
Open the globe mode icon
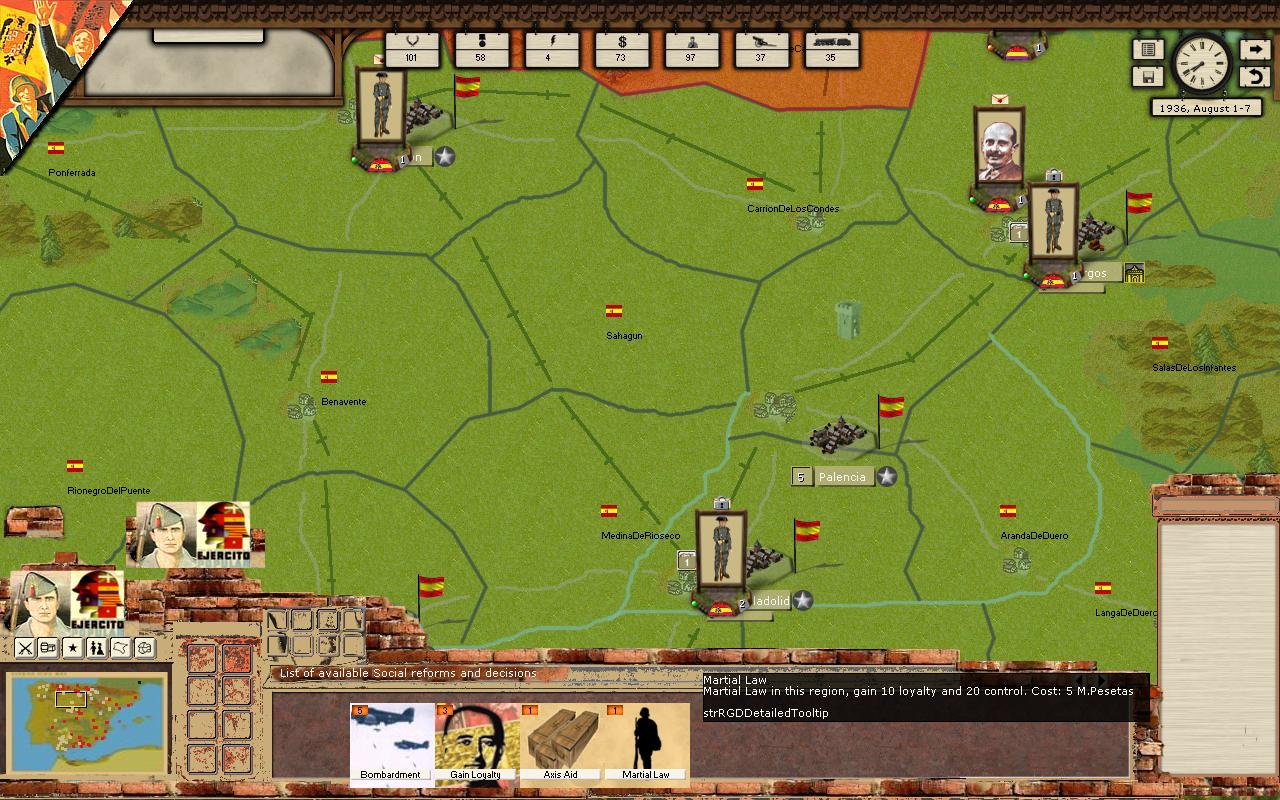[145, 648]
